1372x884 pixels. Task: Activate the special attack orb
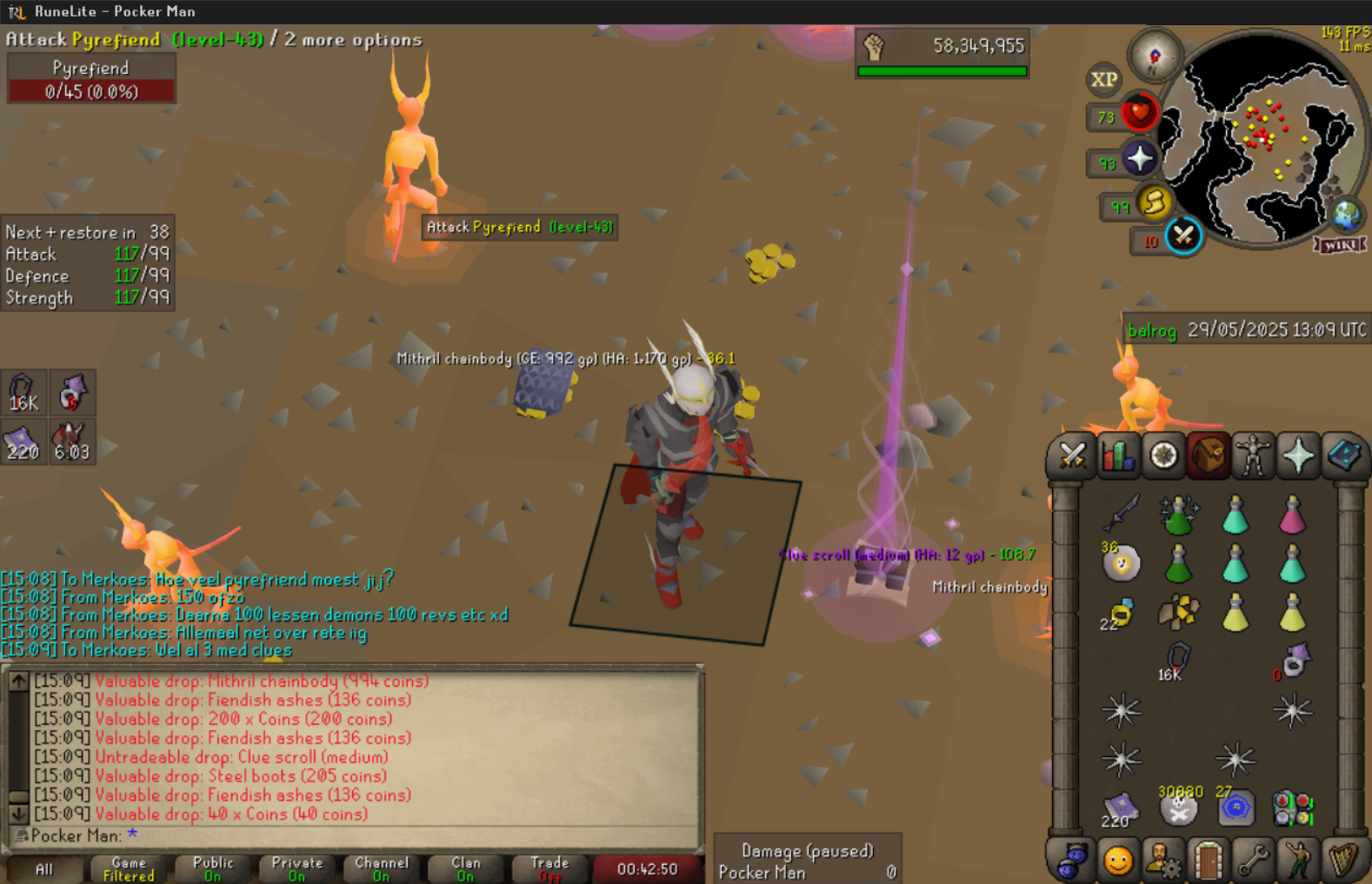1183,236
